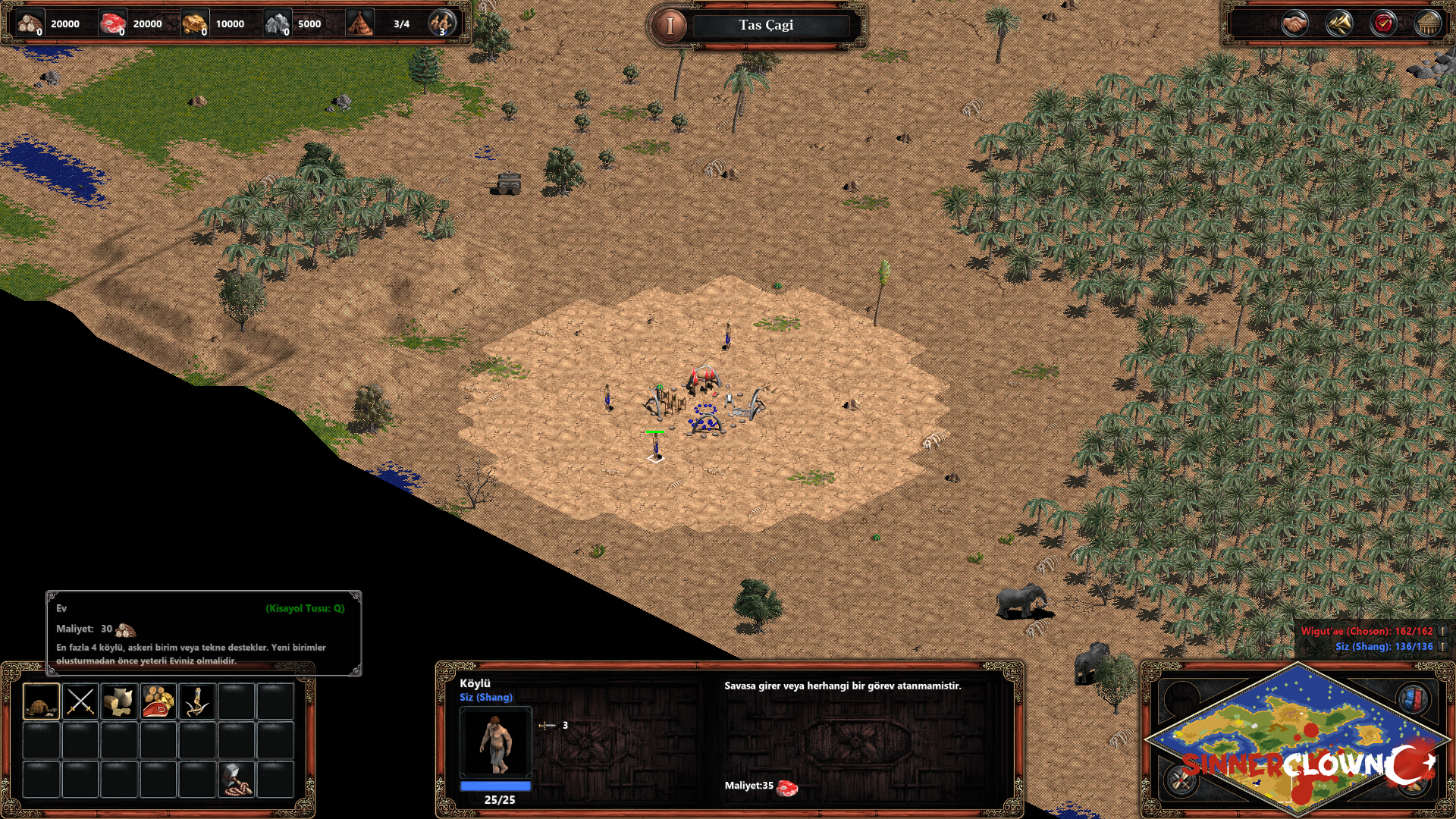Screen dimensions: 1456x819
Task: Open diplomacy with the handshake icon
Action: (x=1294, y=24)
